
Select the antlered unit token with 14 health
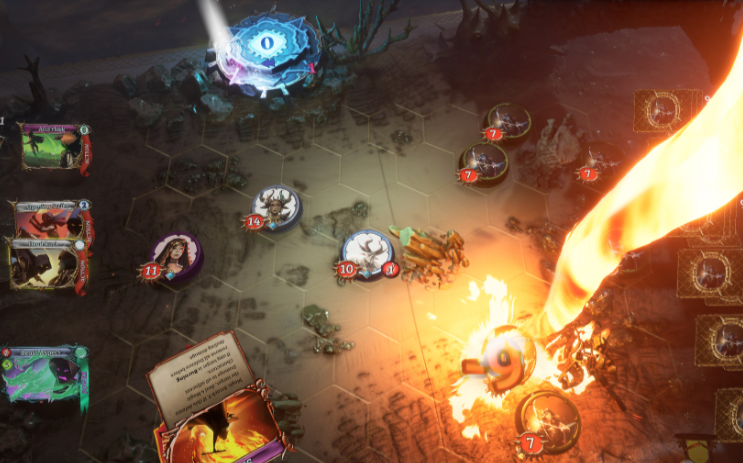(274, 208)
